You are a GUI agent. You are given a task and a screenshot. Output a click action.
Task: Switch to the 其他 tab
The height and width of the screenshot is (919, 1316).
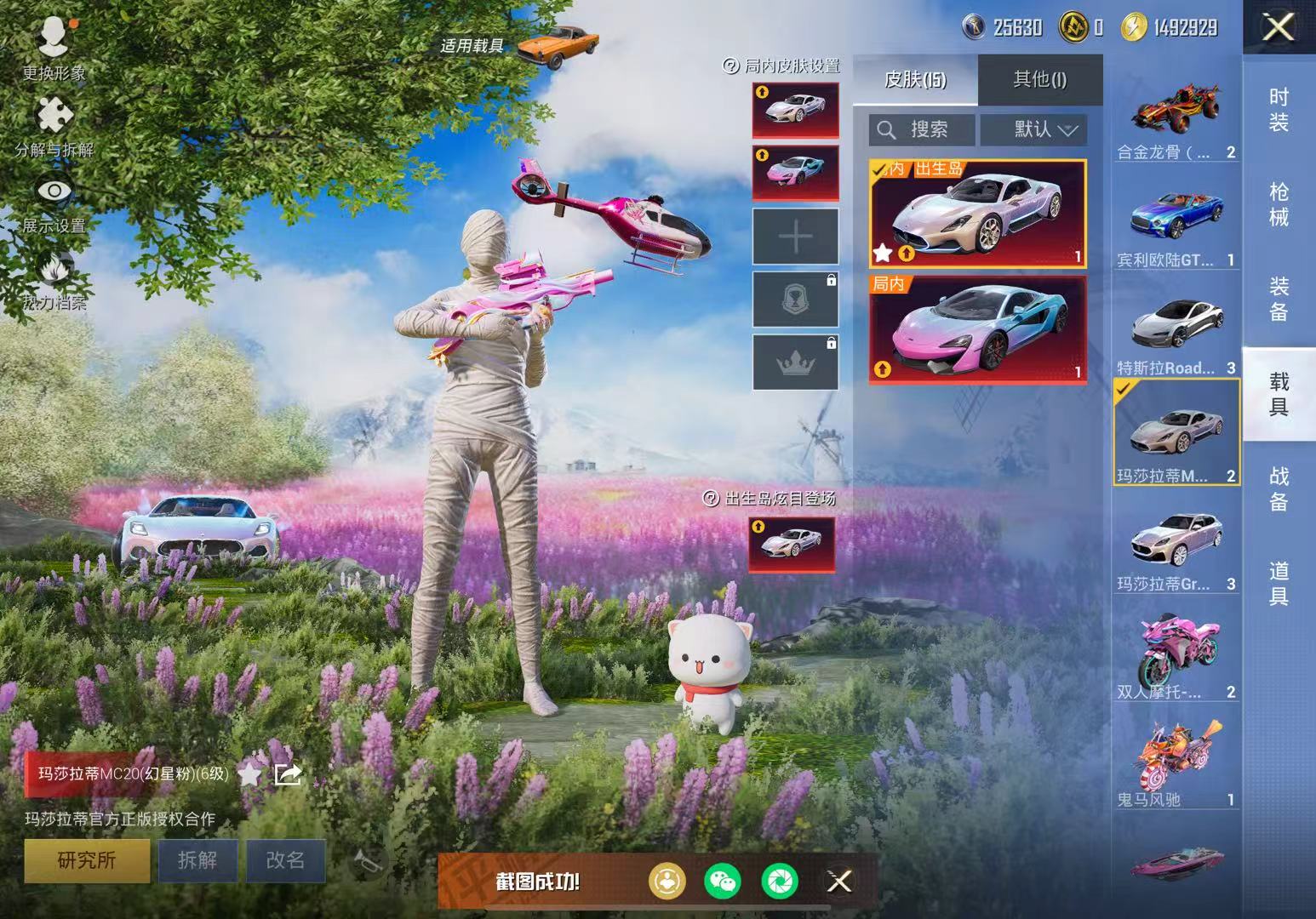click(1039, 80)
